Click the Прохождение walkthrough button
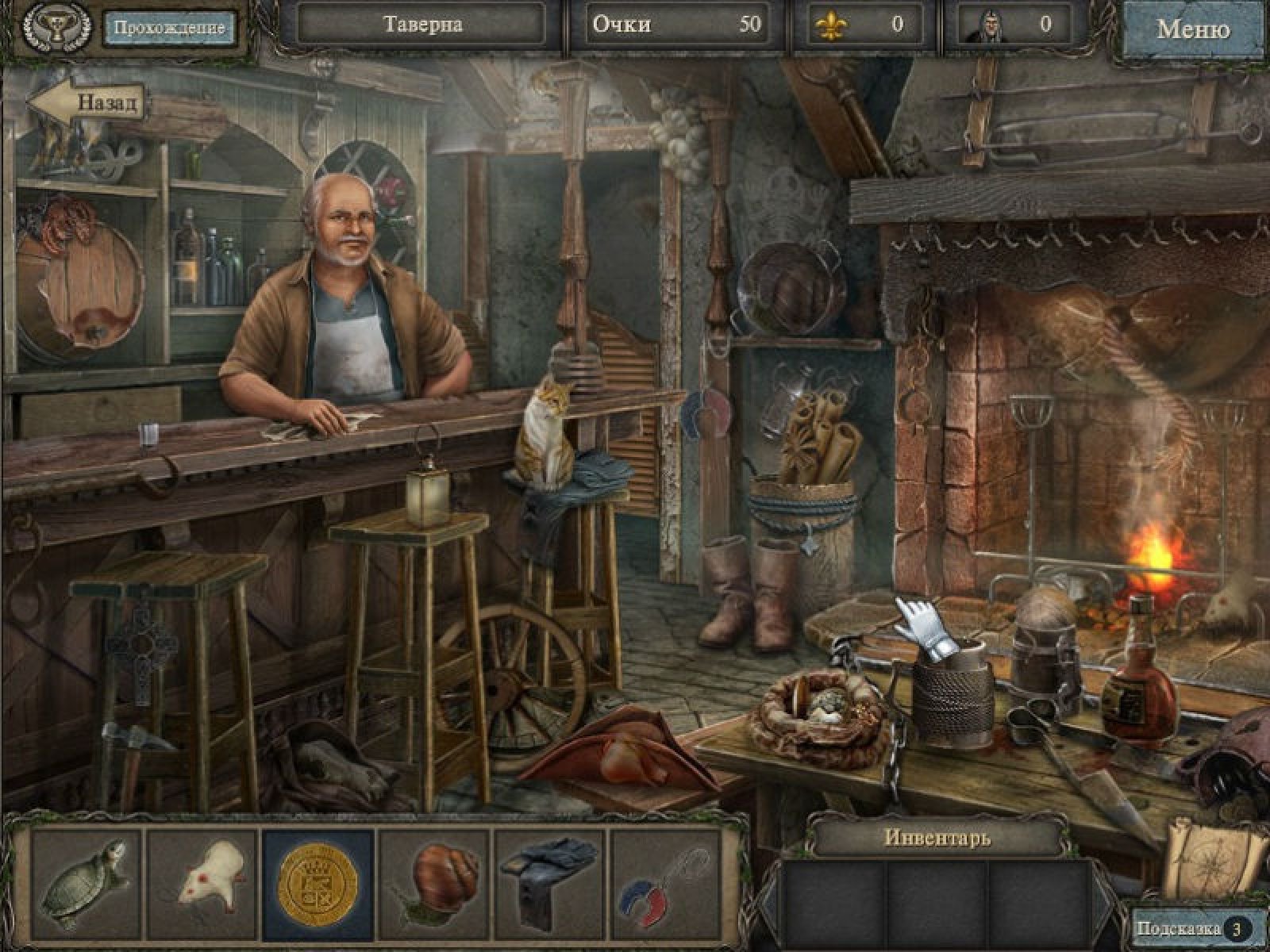The width and height of the screenshot is (1270, 952). coord(169,27)
